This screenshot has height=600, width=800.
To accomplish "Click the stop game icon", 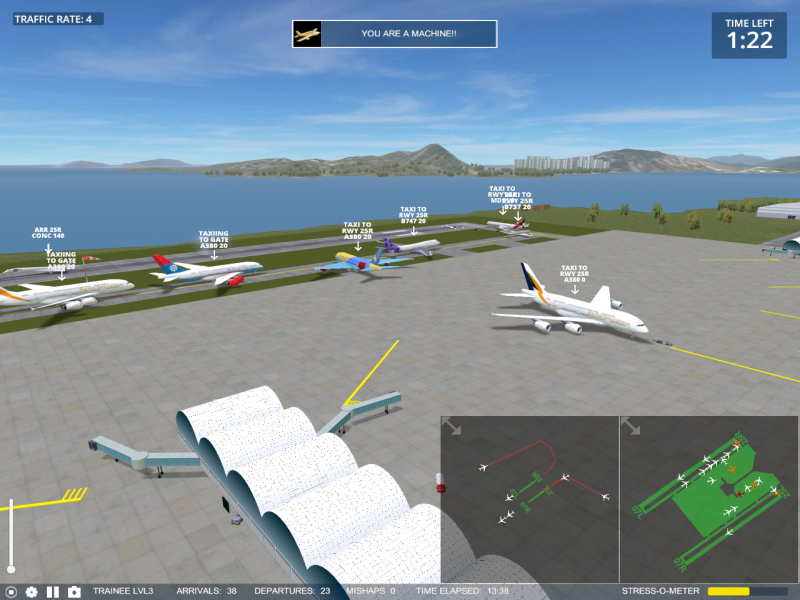I will point(11,592).
